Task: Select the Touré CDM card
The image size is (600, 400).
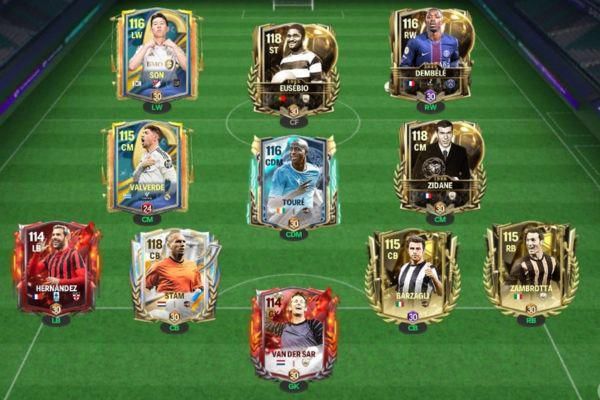Action: point(293,181)
